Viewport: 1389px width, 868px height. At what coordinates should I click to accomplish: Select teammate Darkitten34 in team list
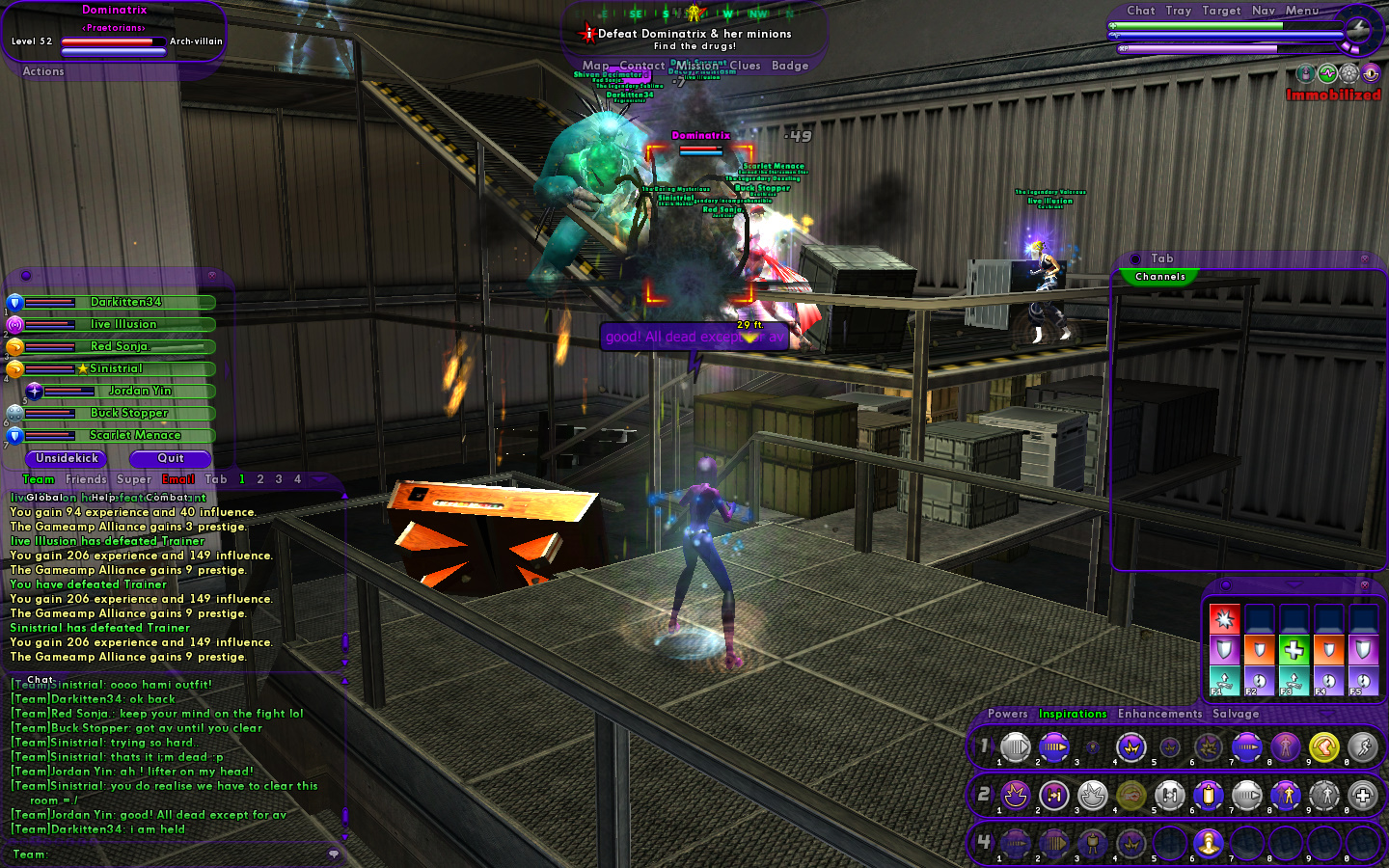[125, 302]
